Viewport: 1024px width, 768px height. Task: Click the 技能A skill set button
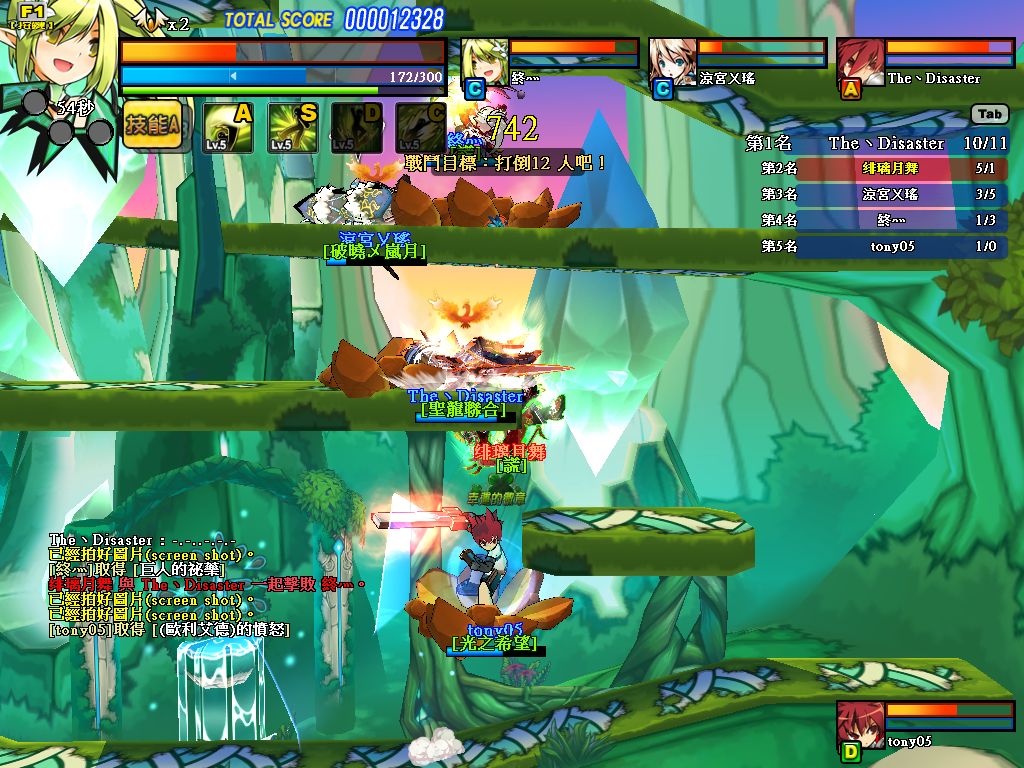point(153,125)
